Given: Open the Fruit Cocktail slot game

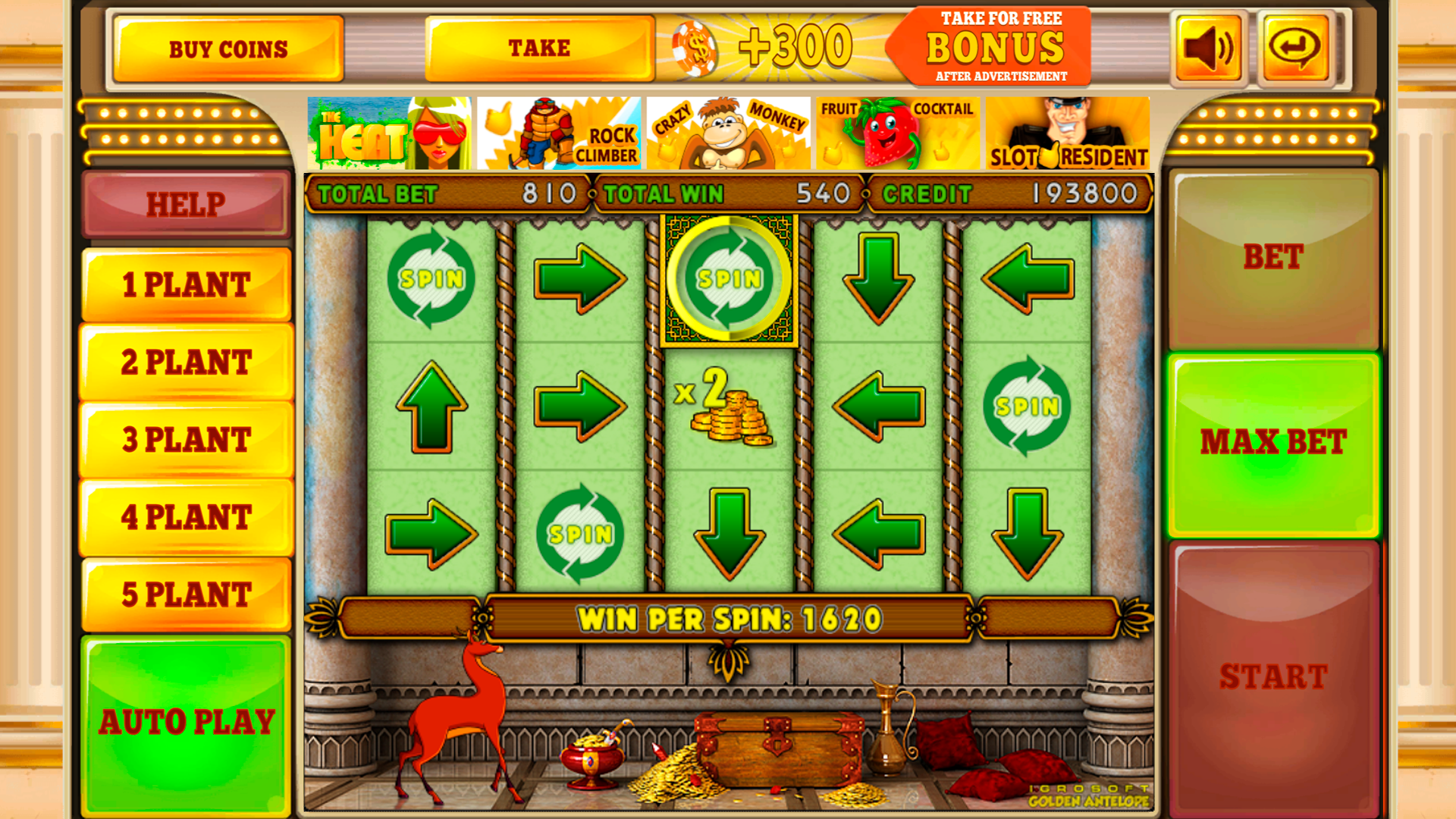Looking at the screenshot, I should (899, 133).
